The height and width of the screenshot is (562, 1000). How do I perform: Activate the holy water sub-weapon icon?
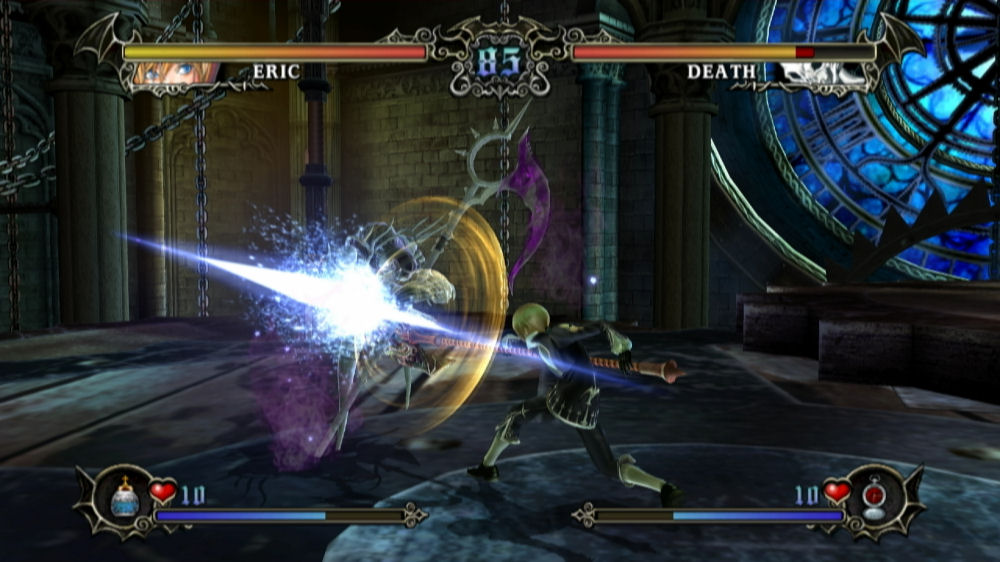point(125,496)
